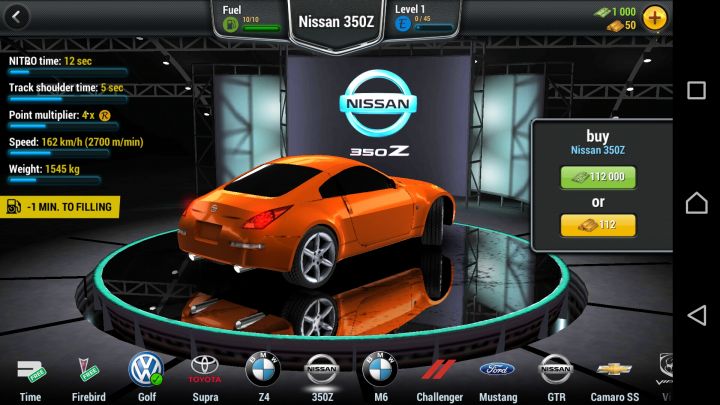
Task: Buy Nissan 350Z for 112 gold
Action: tap(598, 226)
